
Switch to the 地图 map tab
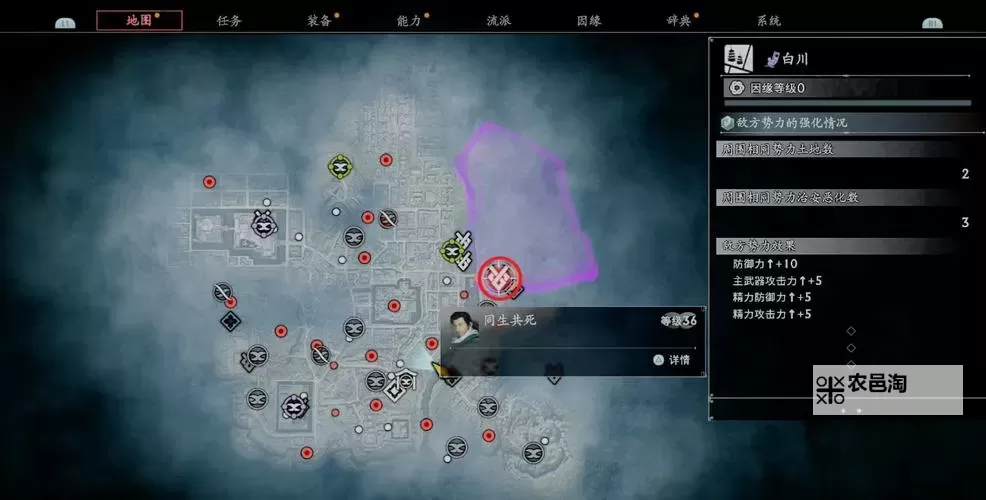(139, 20)
